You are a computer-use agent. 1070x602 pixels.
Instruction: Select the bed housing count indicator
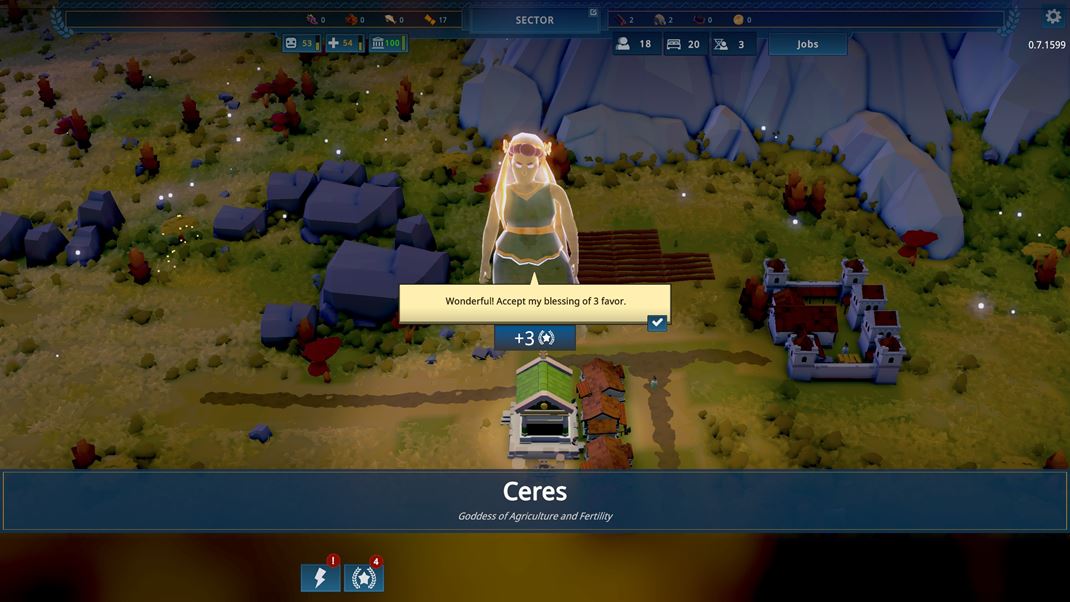tap(685, 44)
